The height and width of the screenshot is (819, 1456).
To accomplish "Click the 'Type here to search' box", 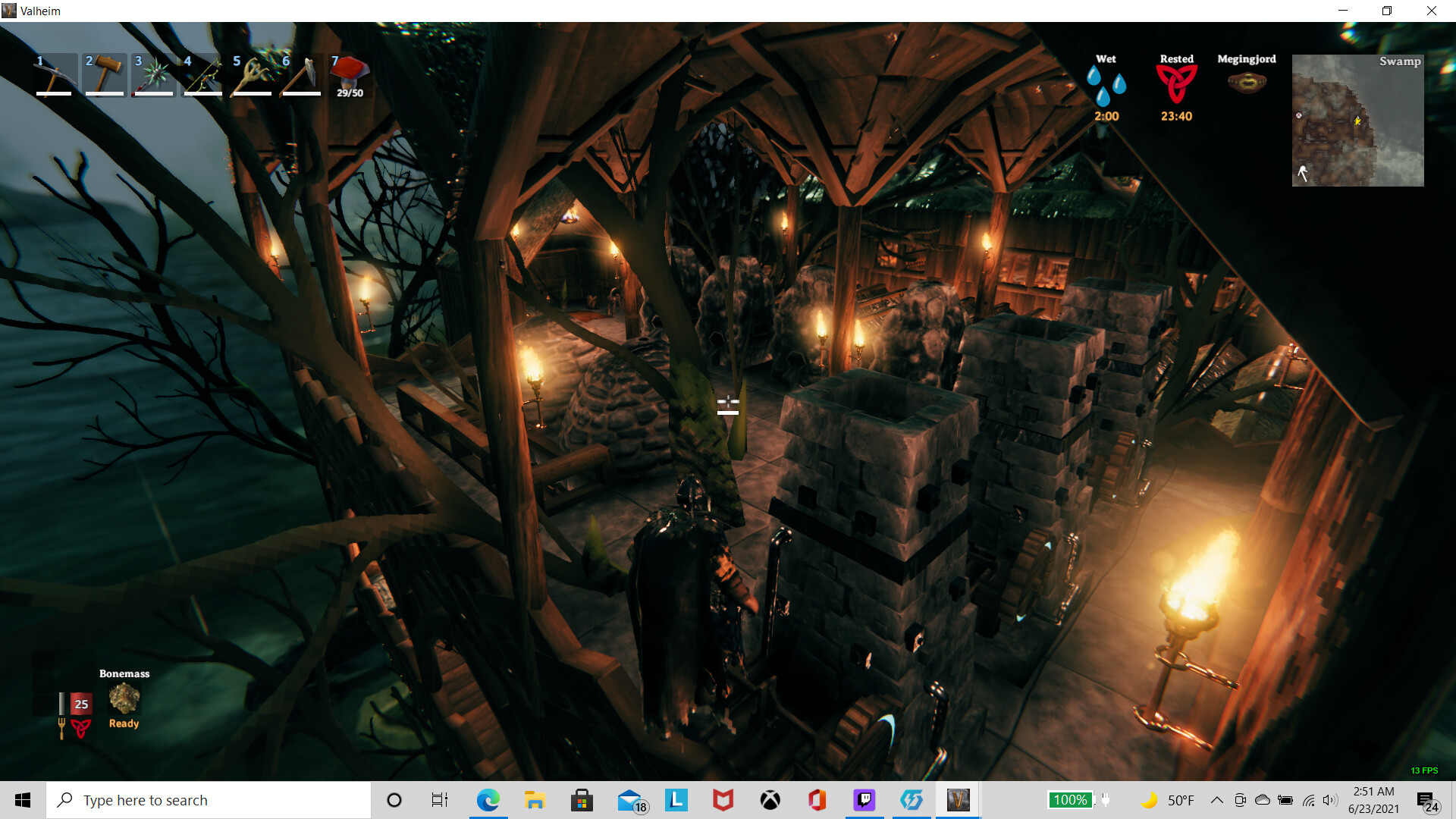I will click(x=209, y=799).
